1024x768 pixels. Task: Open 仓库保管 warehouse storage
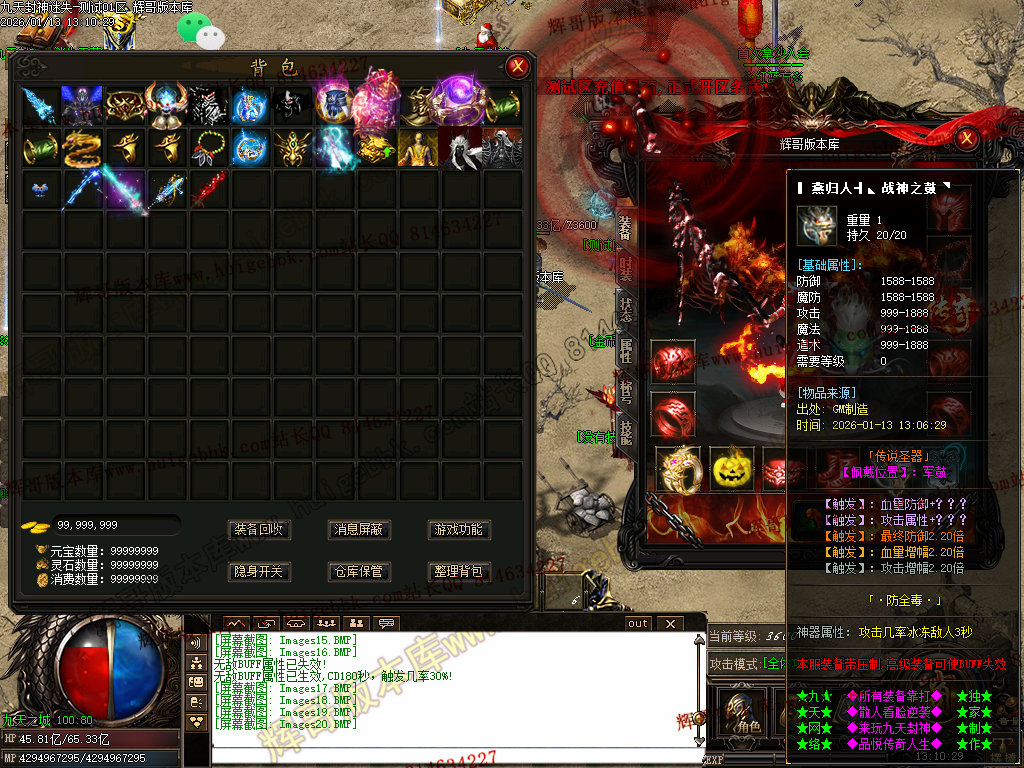point(358,571)
